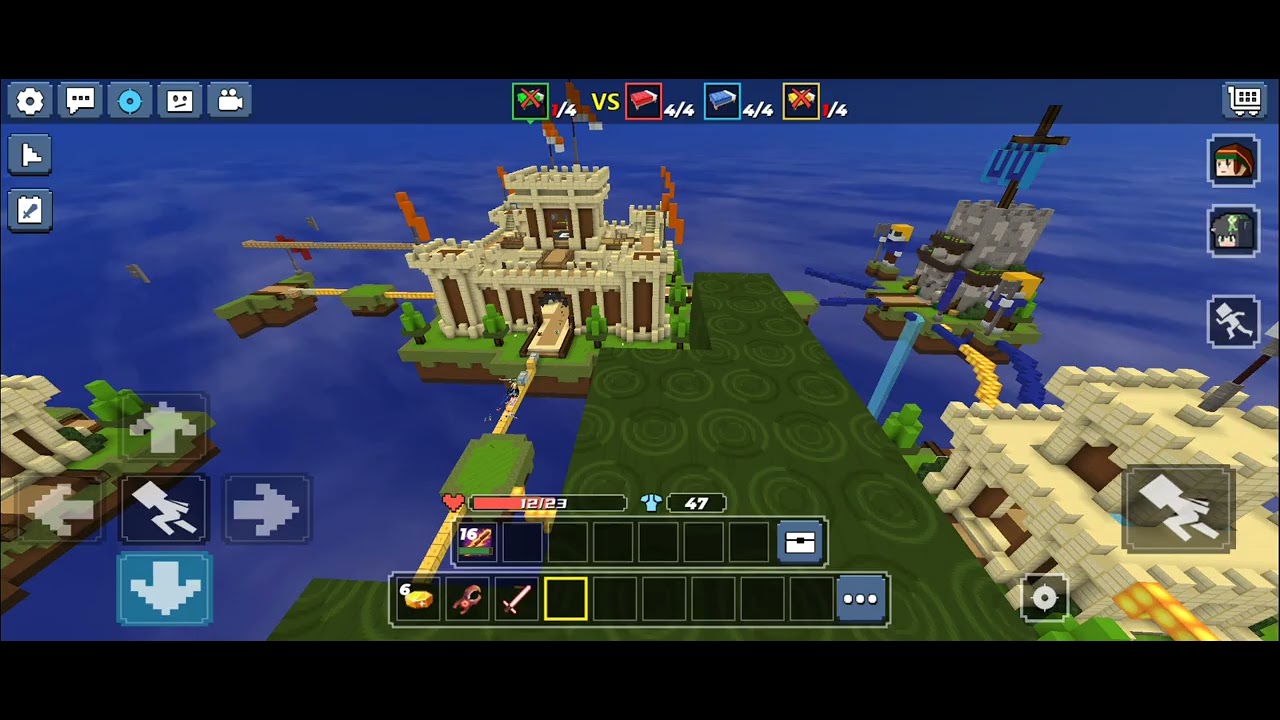Select the red-haired teammate avatar

(x=1233, y=161)
